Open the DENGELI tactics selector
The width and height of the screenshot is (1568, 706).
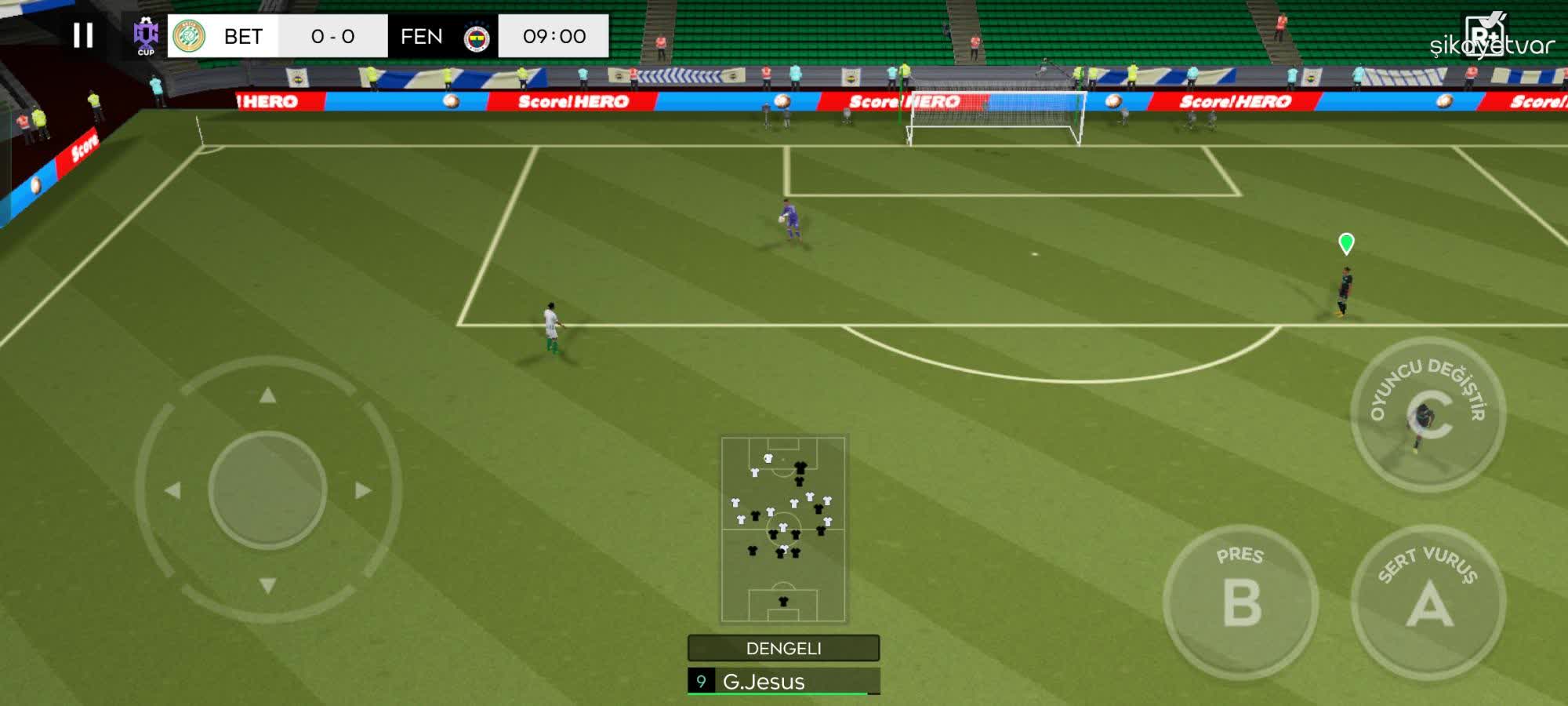tap(782, 649)
